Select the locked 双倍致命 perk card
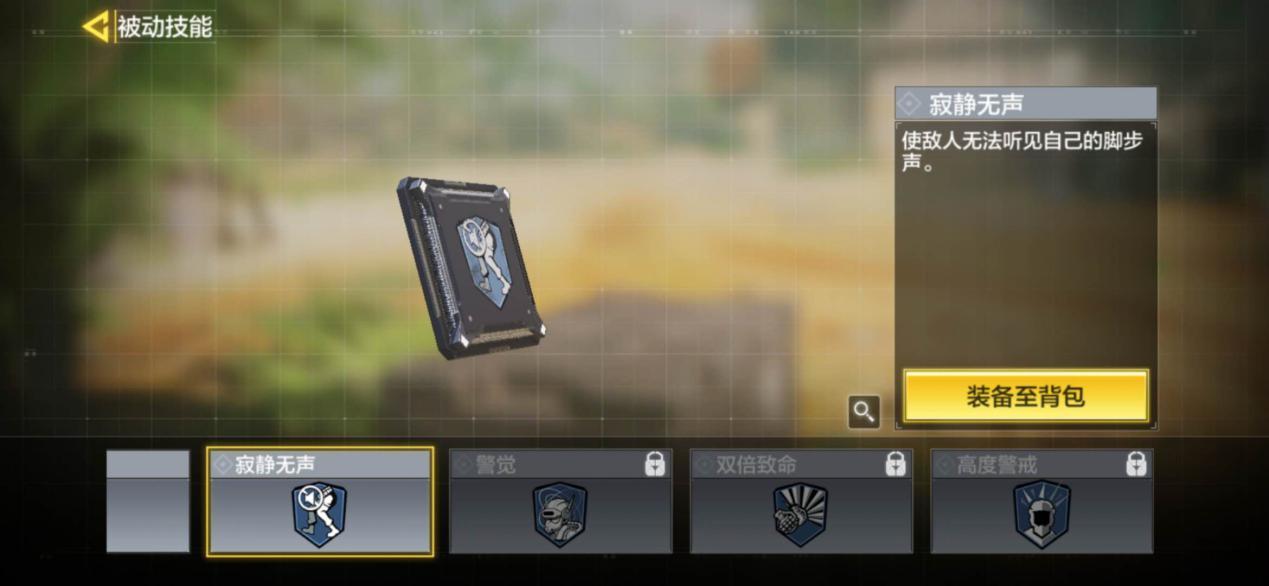 [801, 501]
